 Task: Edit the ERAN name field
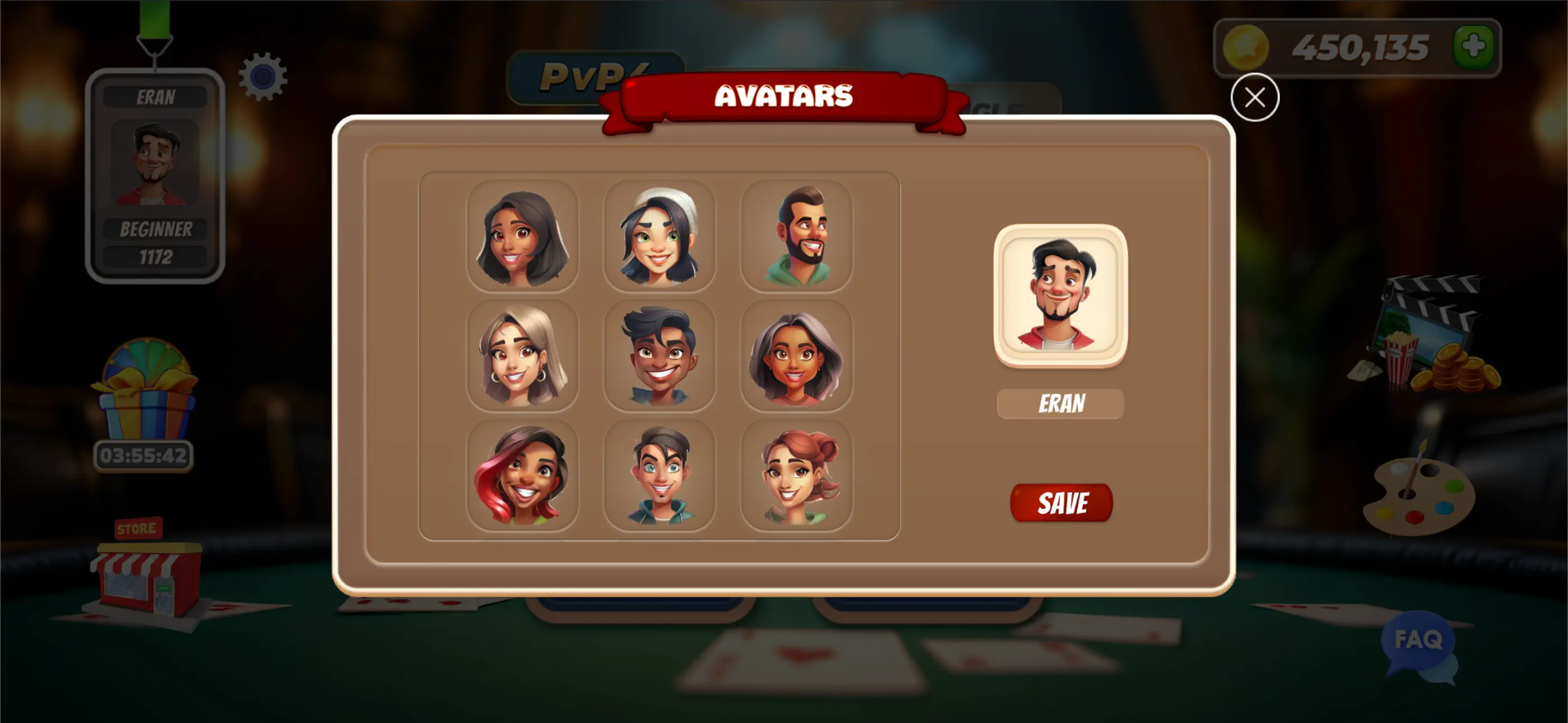1060,403
